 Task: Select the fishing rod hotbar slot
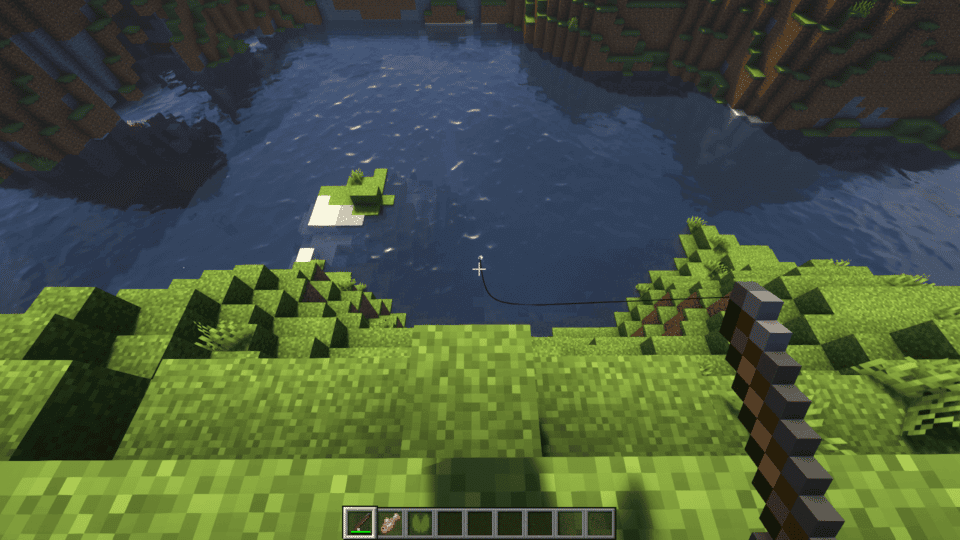point(360,522)
